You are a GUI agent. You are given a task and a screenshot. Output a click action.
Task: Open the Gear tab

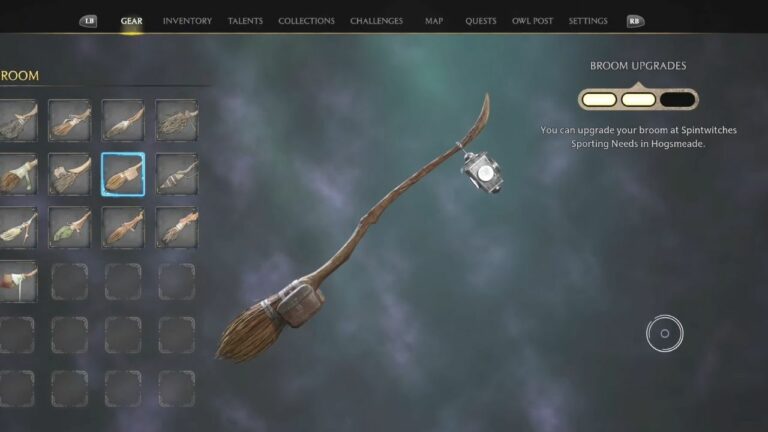[x=131, y=21]
